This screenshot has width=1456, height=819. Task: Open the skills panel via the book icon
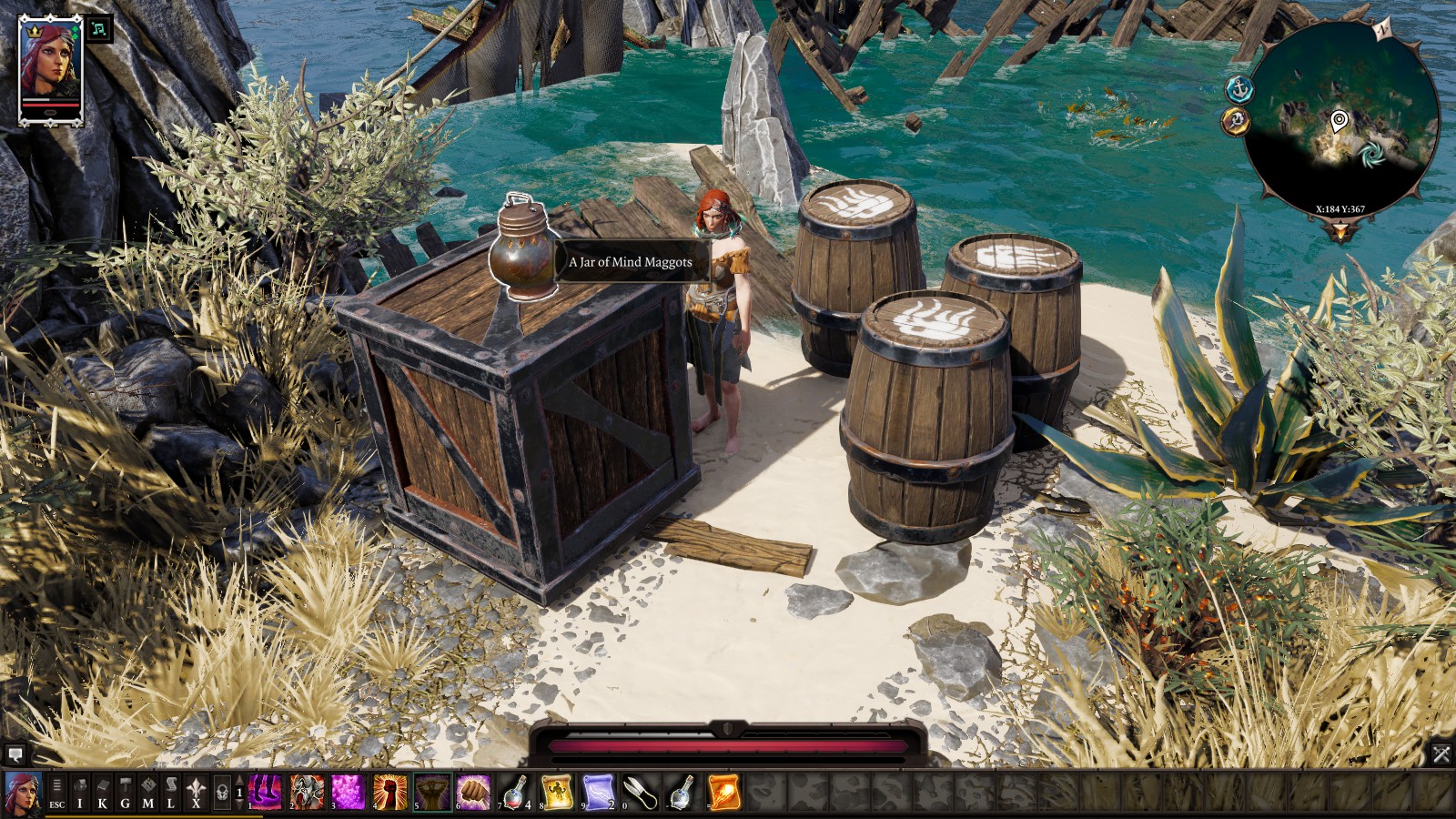pyautogui.click(x=103, y=788)
